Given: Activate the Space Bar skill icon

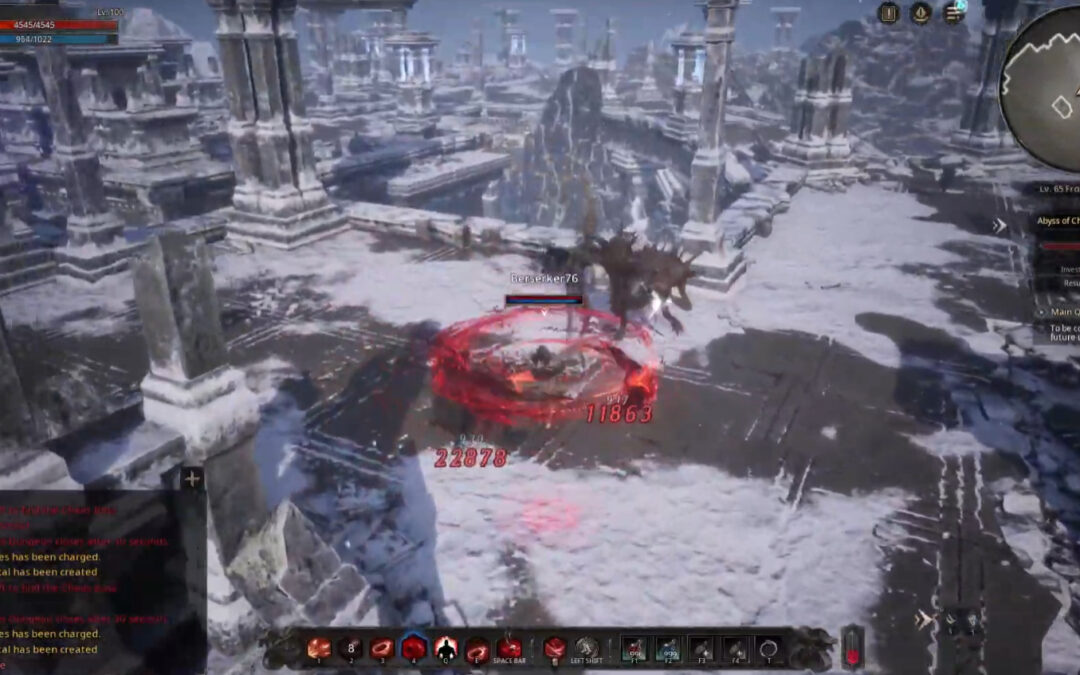Looking at the screenshot, I should (510, 648).
